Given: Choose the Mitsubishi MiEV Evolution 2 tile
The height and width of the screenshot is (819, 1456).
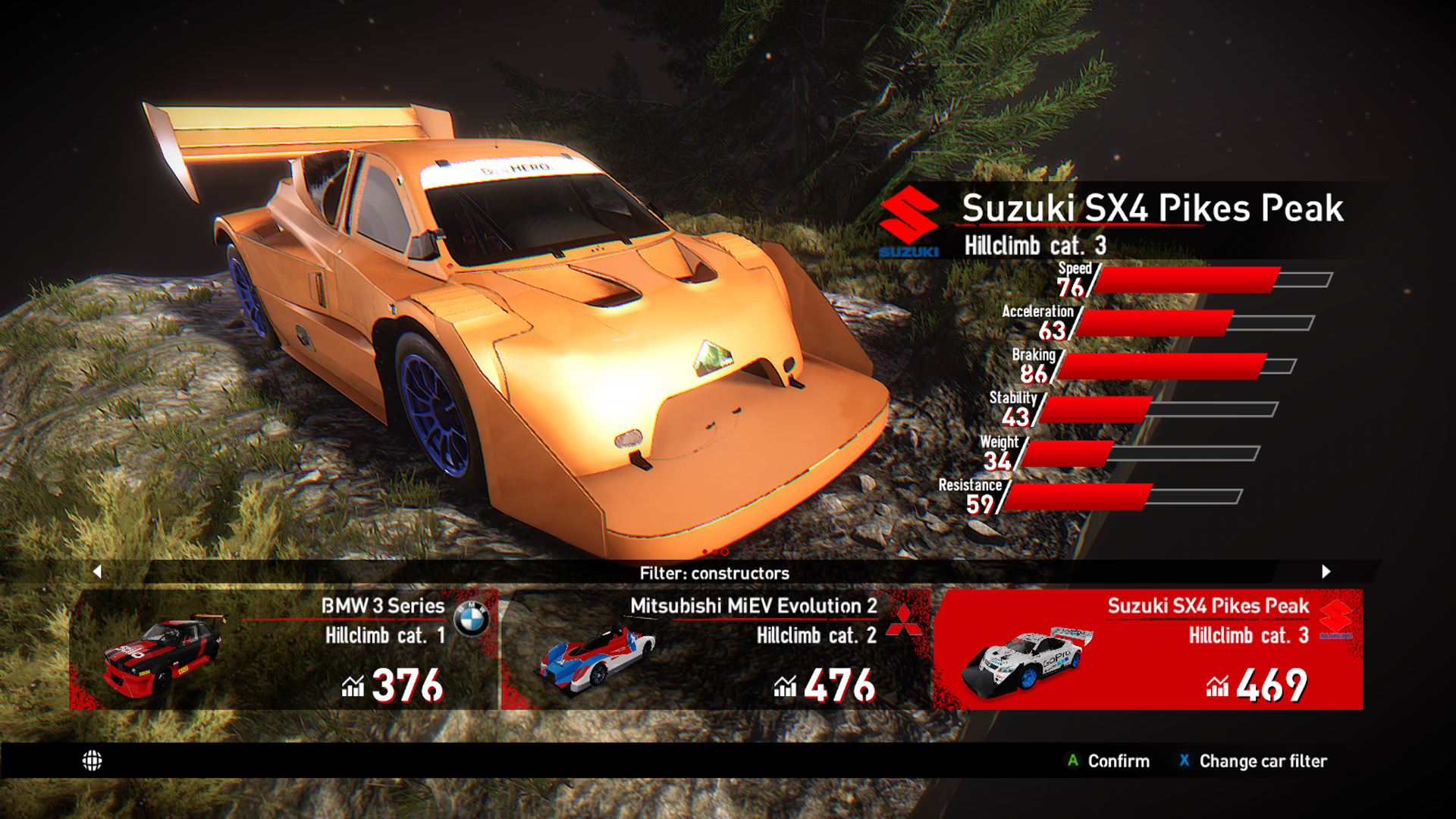Looking at the screenshot, I should coord(716,649).
